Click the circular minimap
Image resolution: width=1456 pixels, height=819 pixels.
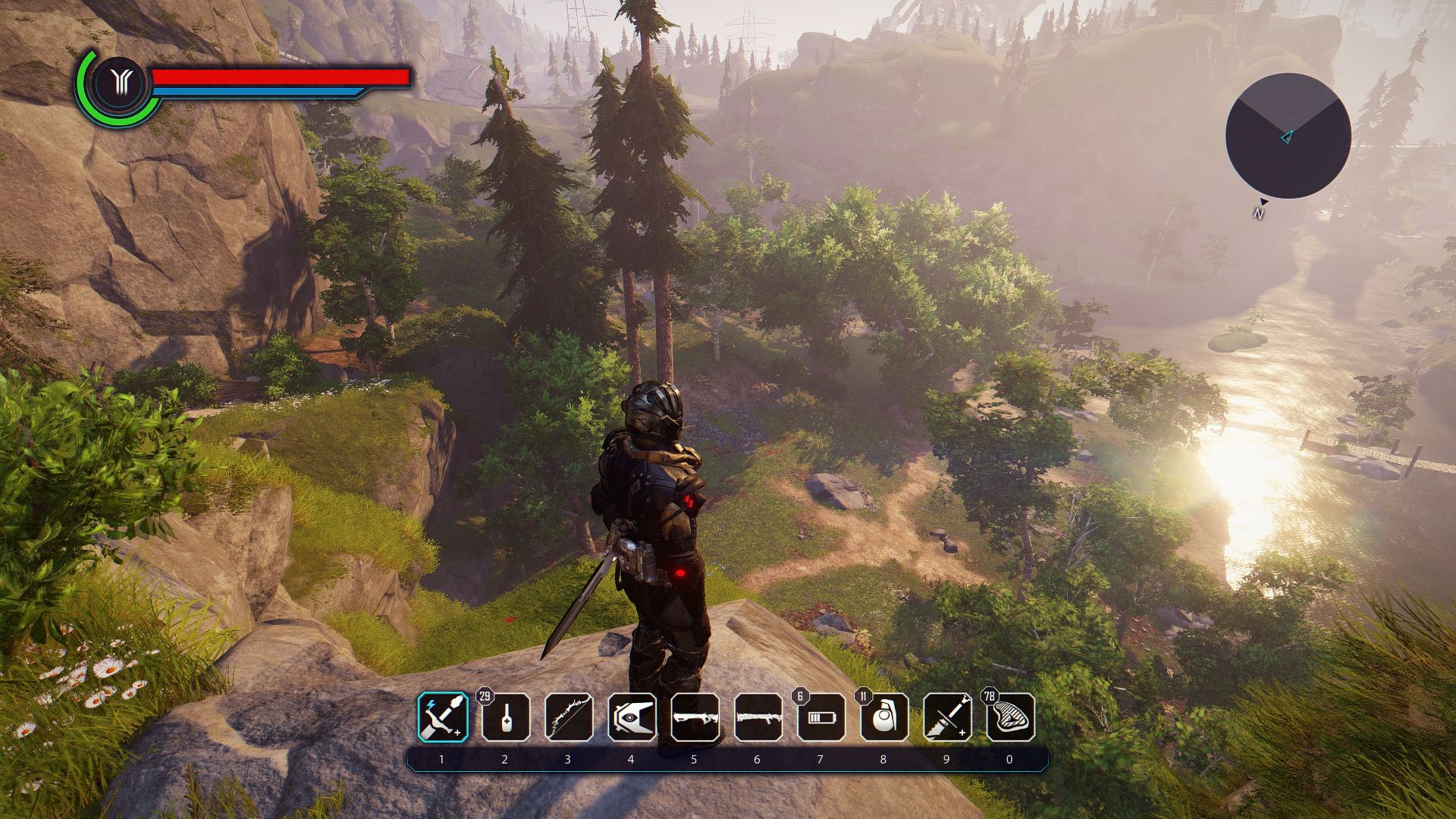point(1288,136)
